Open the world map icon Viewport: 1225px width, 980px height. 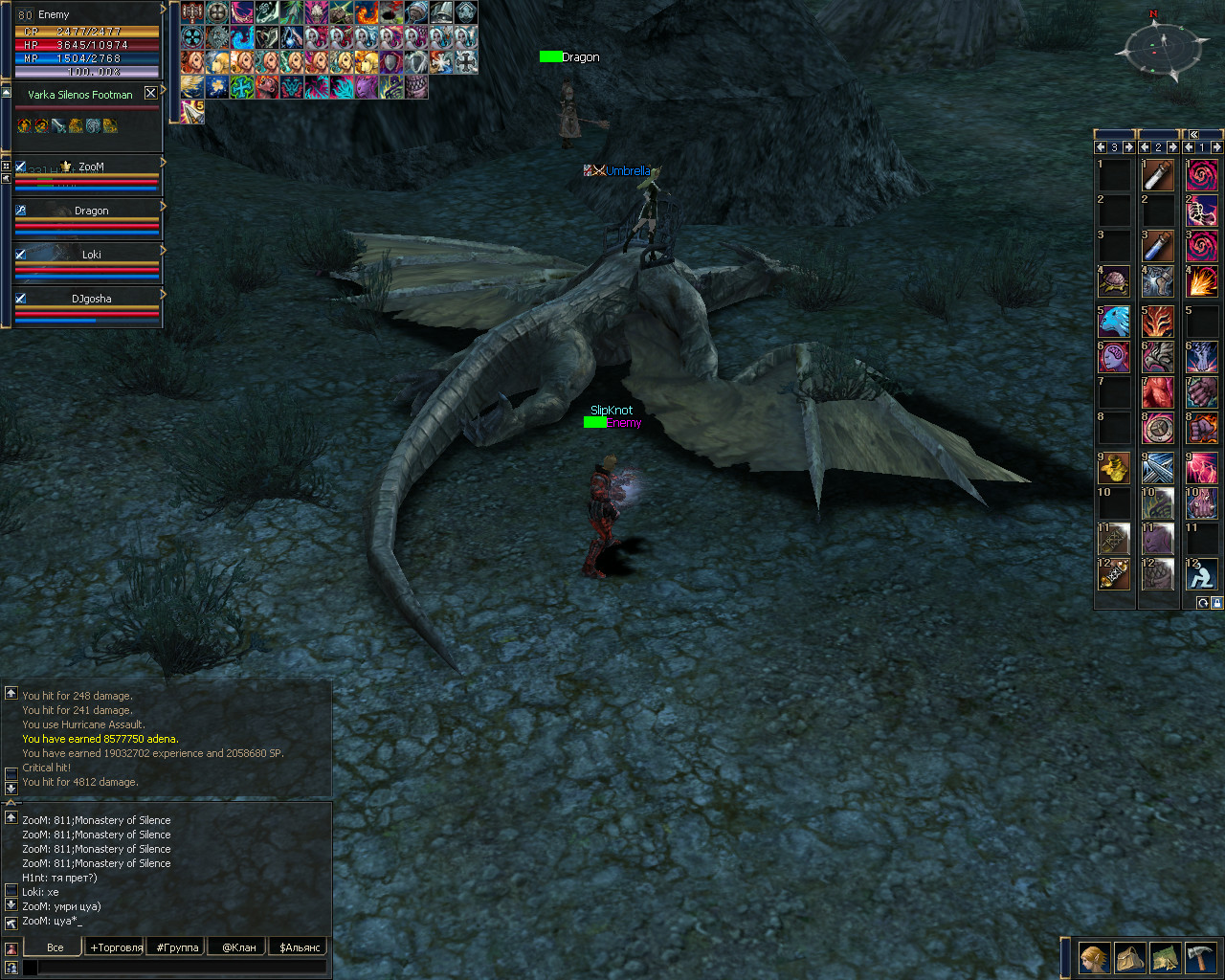pyautogui.click(x=1165, y=957)
